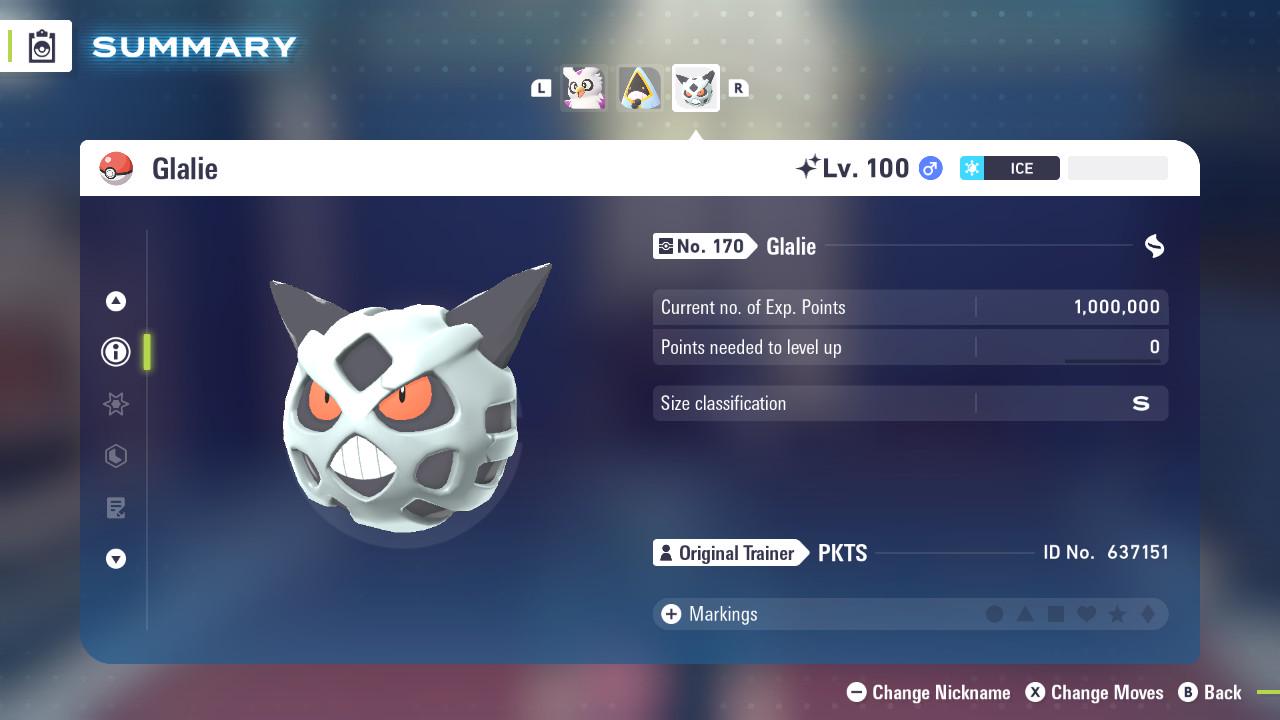This screenshot has height=720, width=1280.
Task: Click the clipboard Summary icon top left
Action: click(x=40, y=45)
